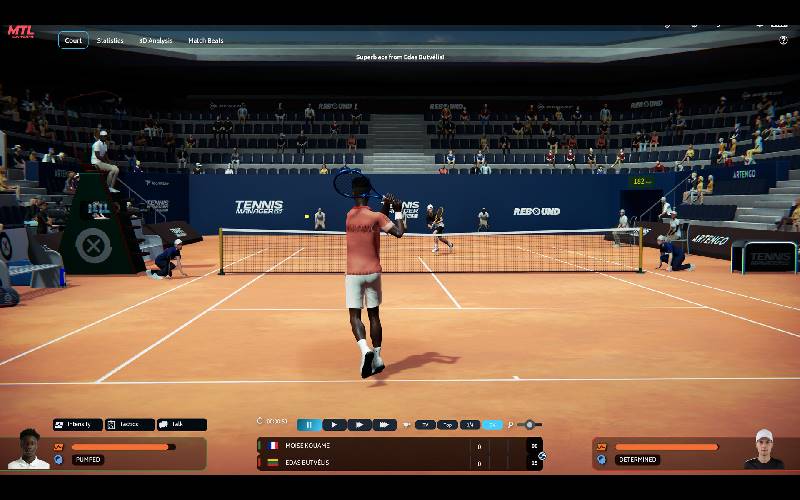
Task: Click the opponent's portrait thumbnail
Action: point(765,450)
